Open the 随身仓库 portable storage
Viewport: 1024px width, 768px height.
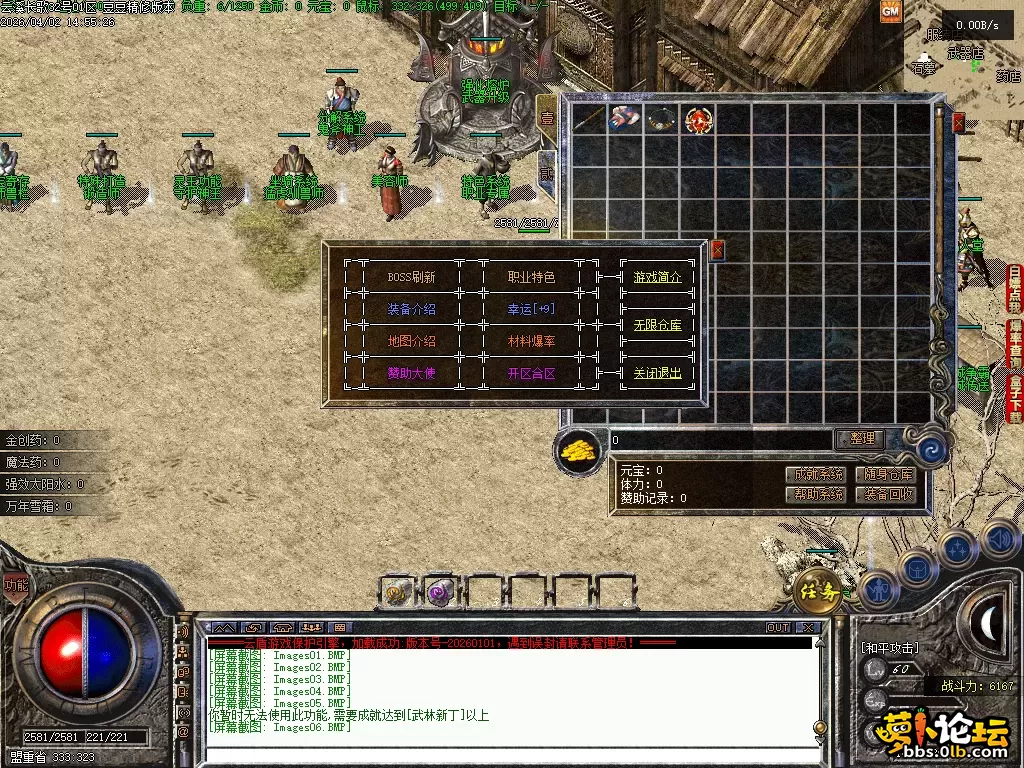tap(889, 474)
